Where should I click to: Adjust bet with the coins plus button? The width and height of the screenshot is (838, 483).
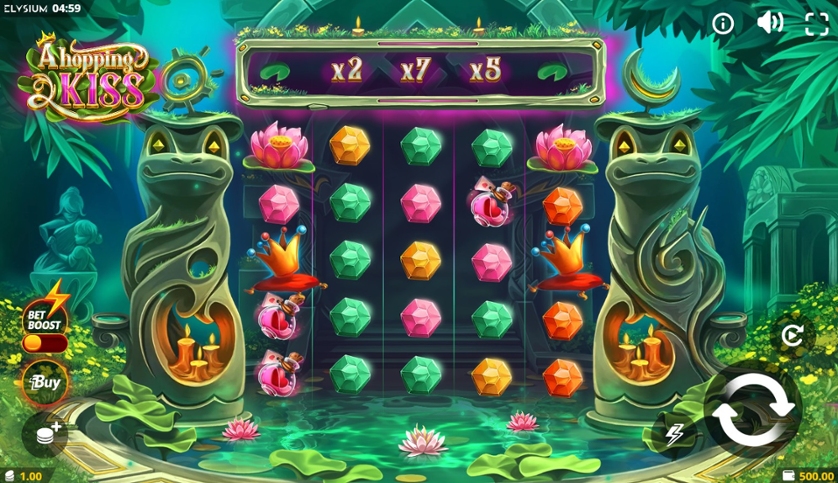point(47,432)
